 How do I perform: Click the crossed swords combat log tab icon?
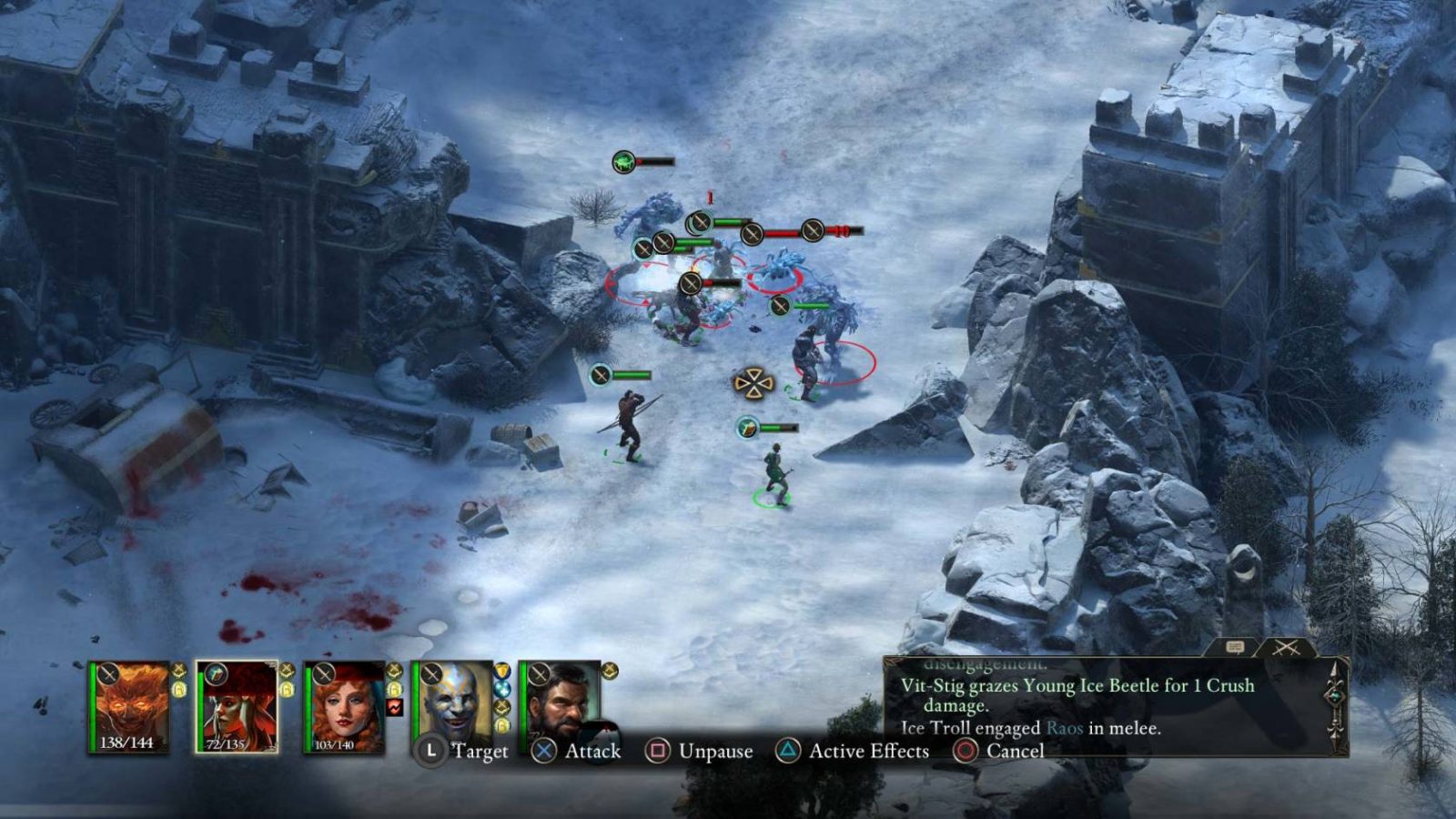1287,647
